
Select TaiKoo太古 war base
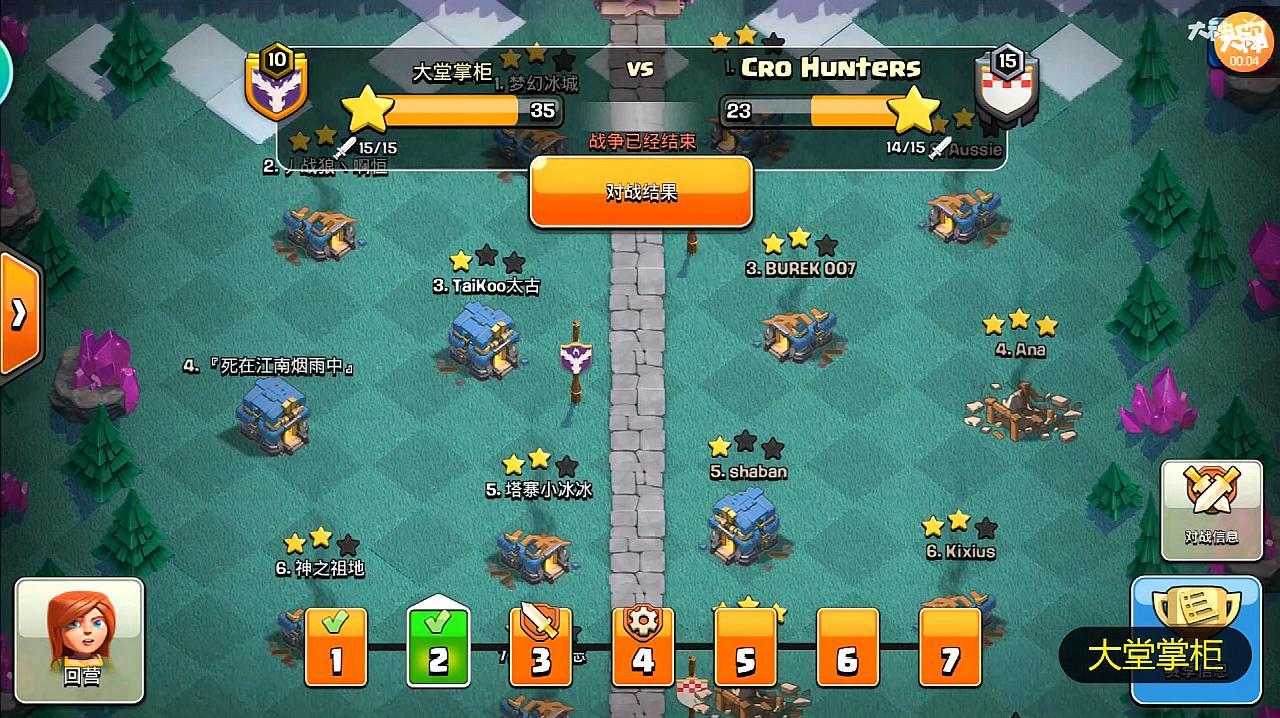pos(485,340)
